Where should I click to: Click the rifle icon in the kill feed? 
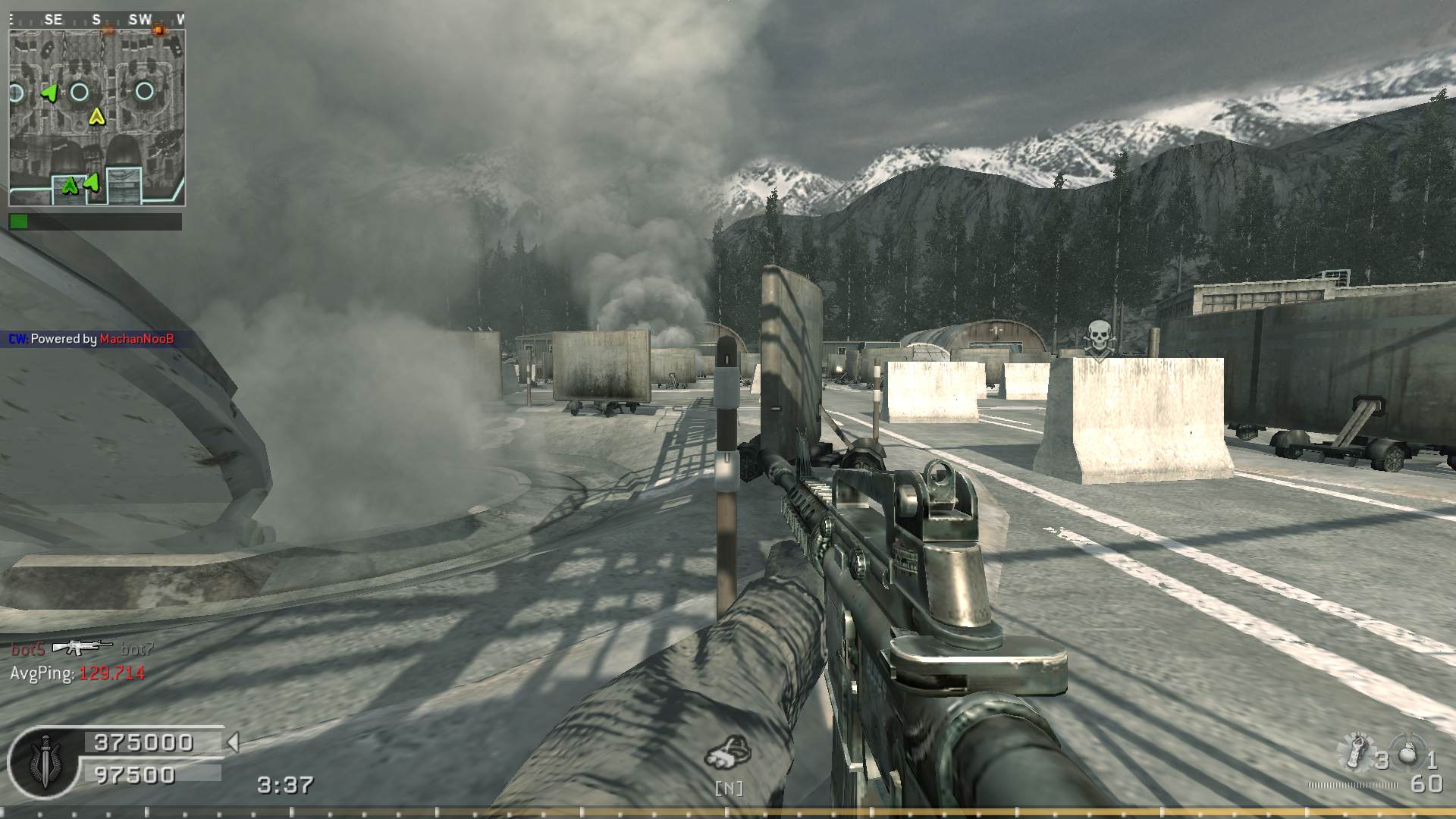[x=83, y=647]
